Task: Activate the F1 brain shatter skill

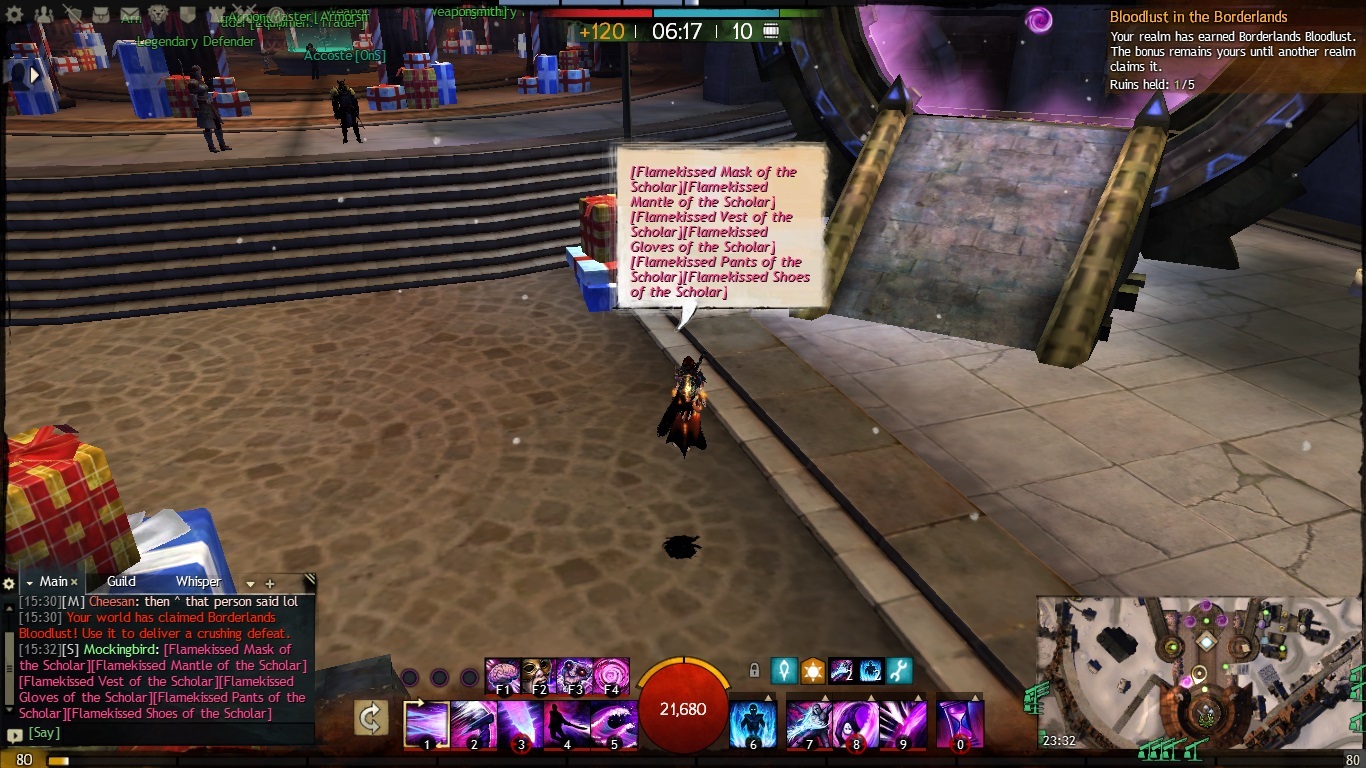Action: pyautogui.click(x=502, y=675)
